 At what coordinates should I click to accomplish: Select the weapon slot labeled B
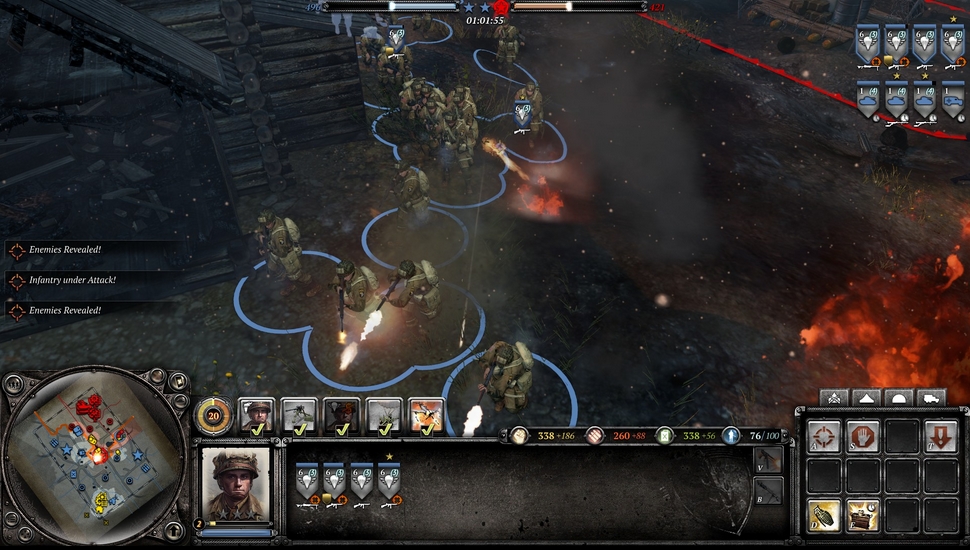767,491
